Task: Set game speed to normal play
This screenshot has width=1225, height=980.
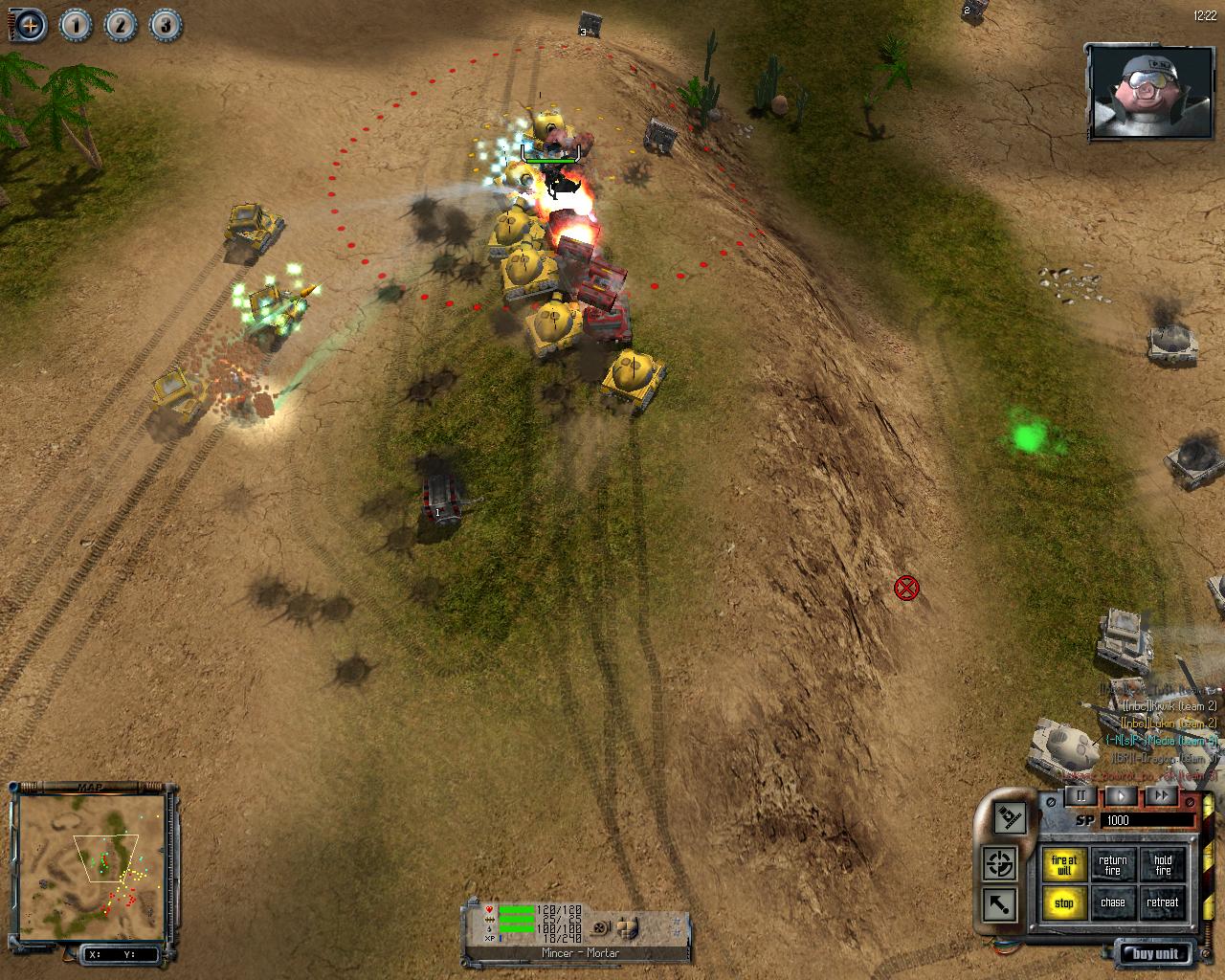Action: click(x=1122, y=795)
